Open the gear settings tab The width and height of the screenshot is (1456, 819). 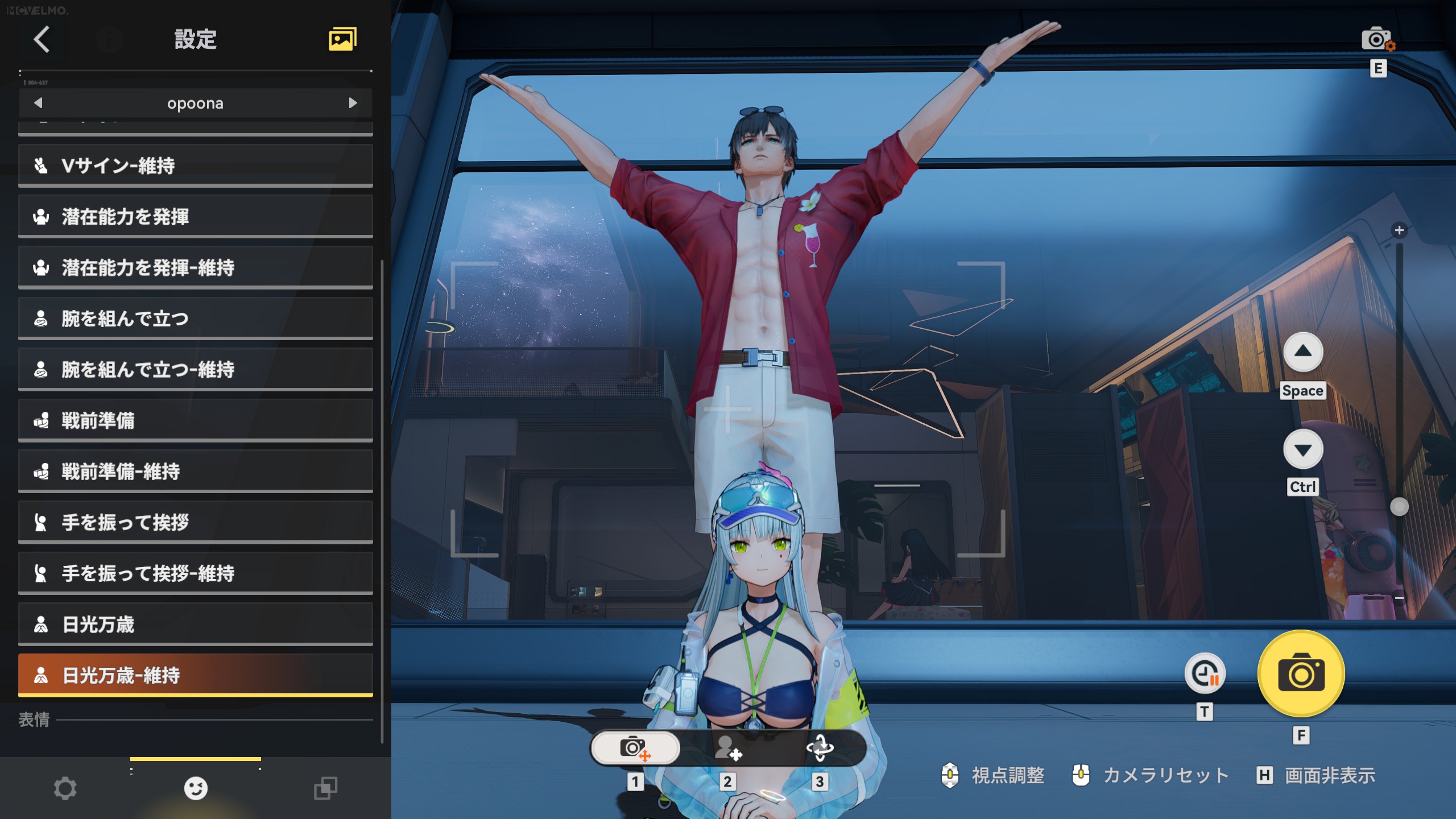click(65, 788)
